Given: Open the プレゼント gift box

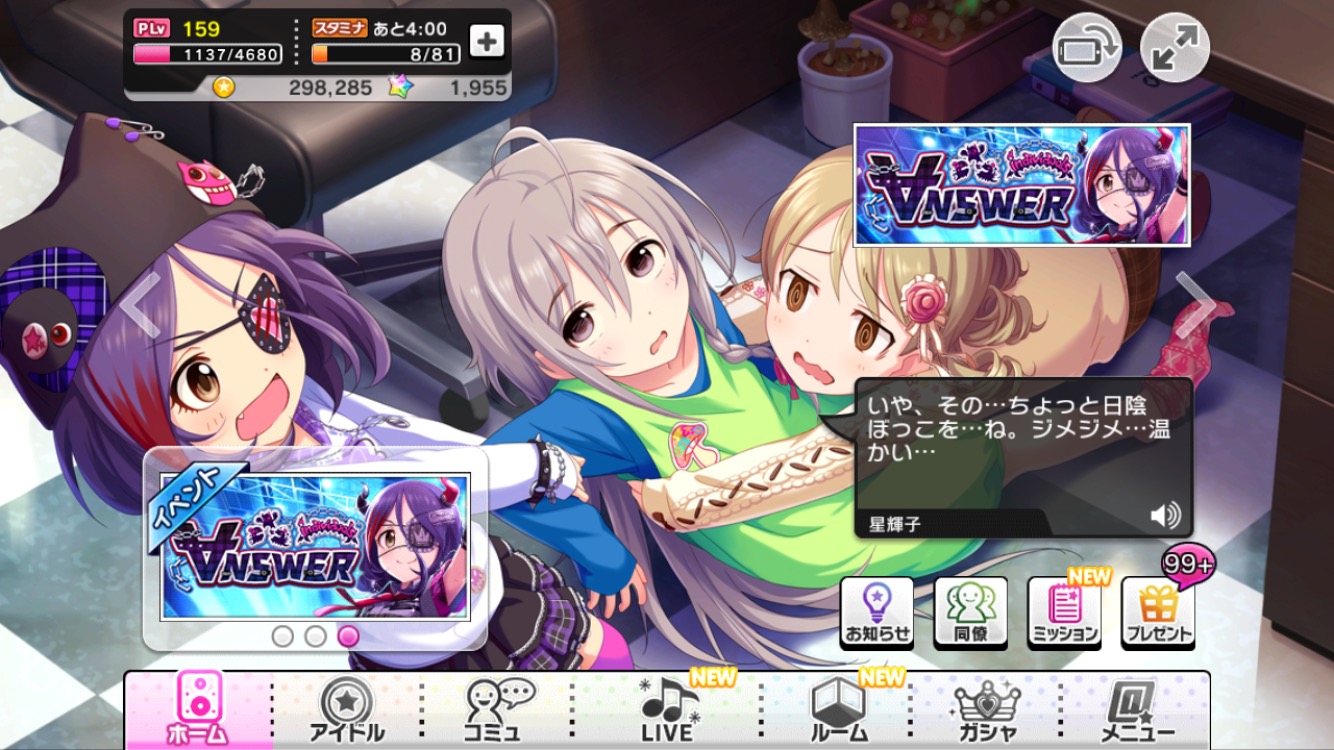Looking at the screenshot, I should click(x=1158, y=611).
